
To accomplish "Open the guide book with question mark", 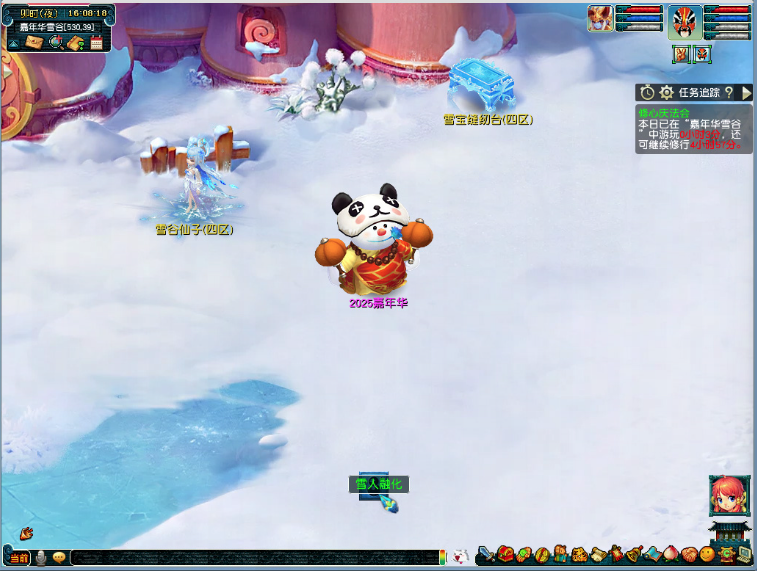I will pyautogui.click(x=75, y=43).
